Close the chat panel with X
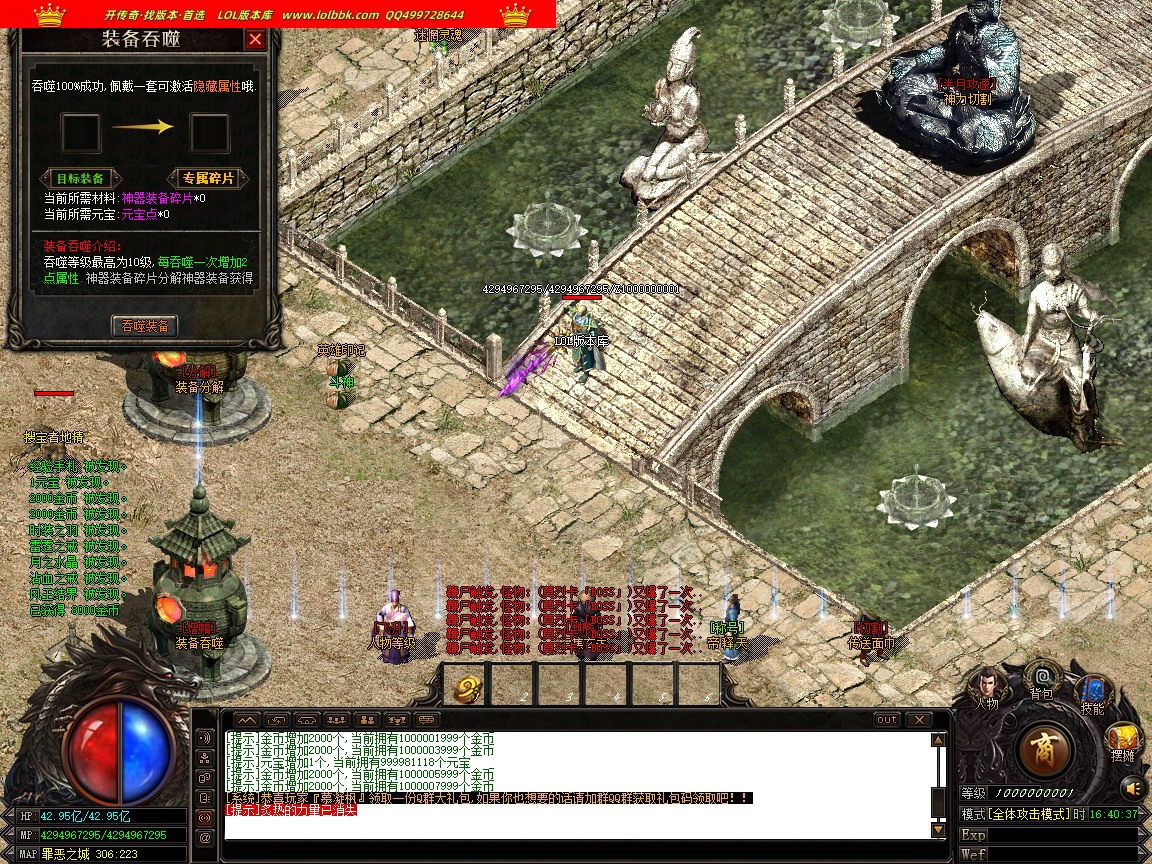 click(x=918, y=720)
